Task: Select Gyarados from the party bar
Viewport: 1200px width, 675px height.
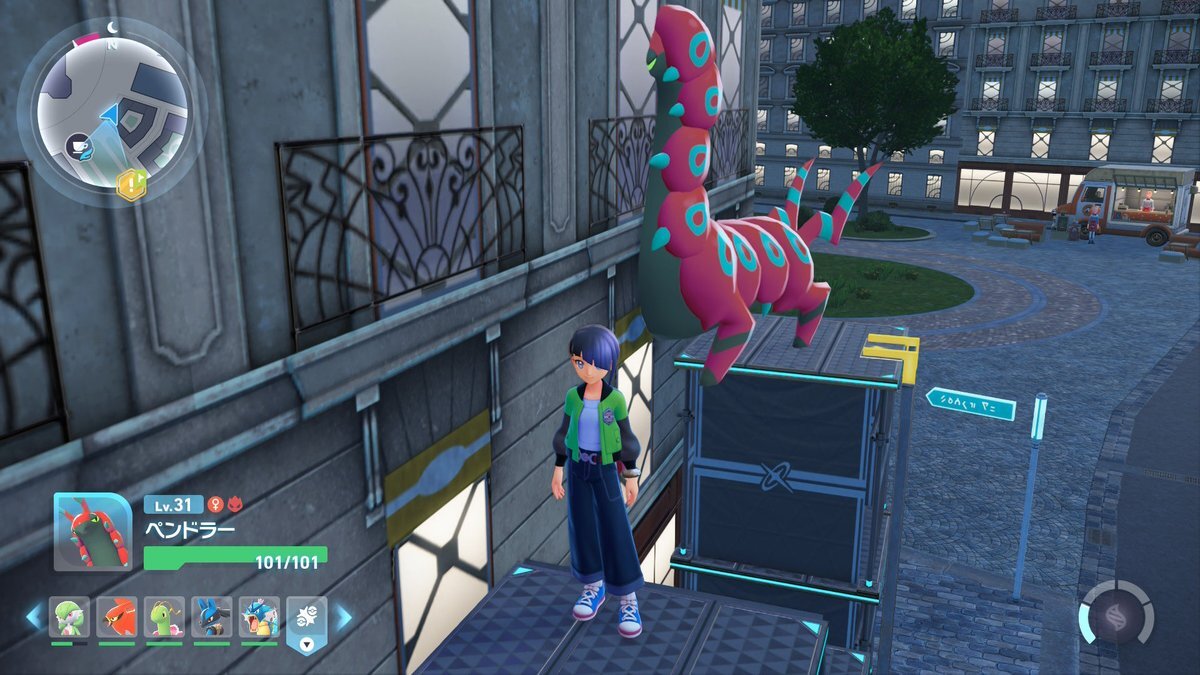Action: point(259,617)
